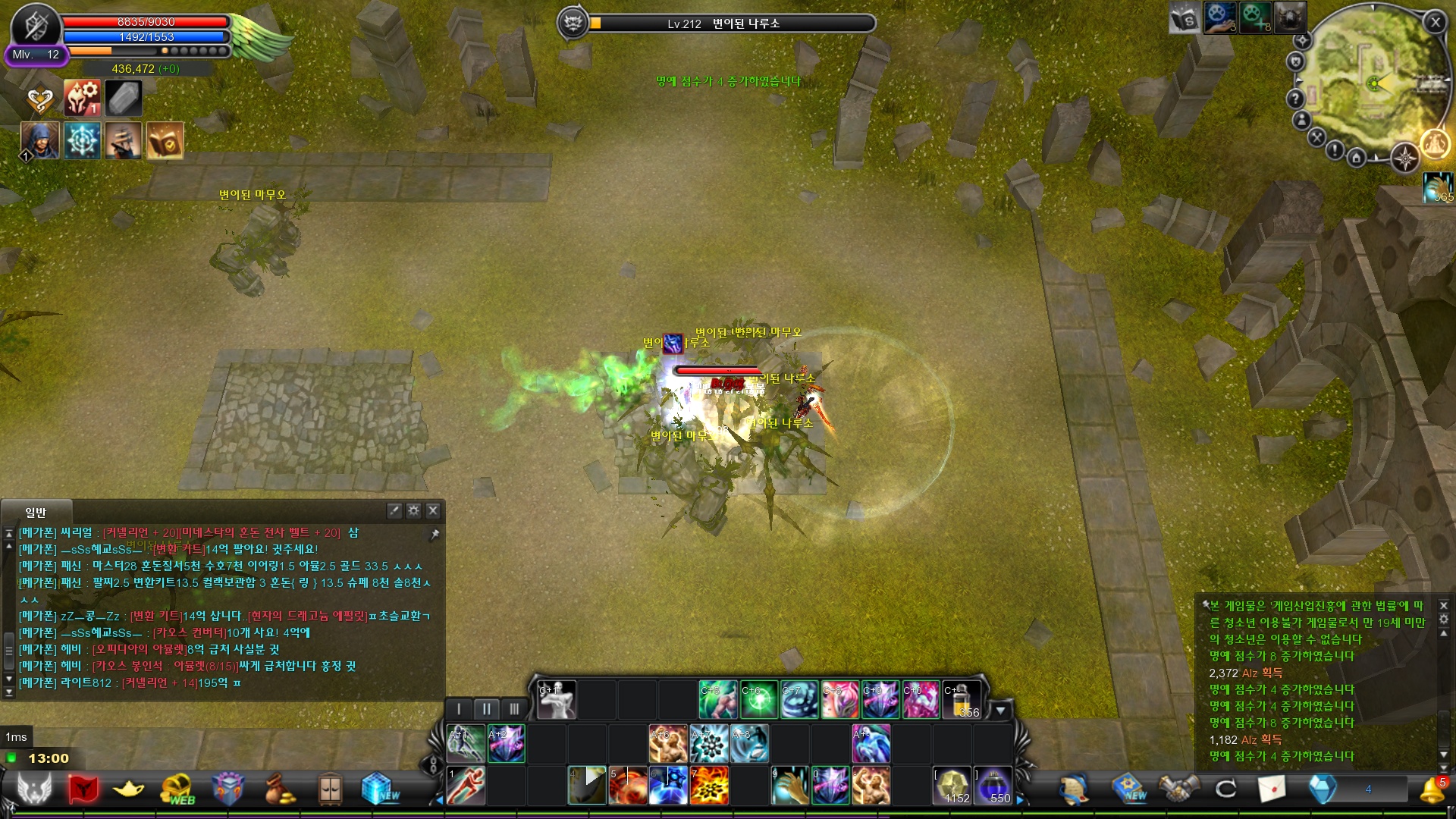
Task: Open chat settings via the gear button
Action: pos(413,511)
